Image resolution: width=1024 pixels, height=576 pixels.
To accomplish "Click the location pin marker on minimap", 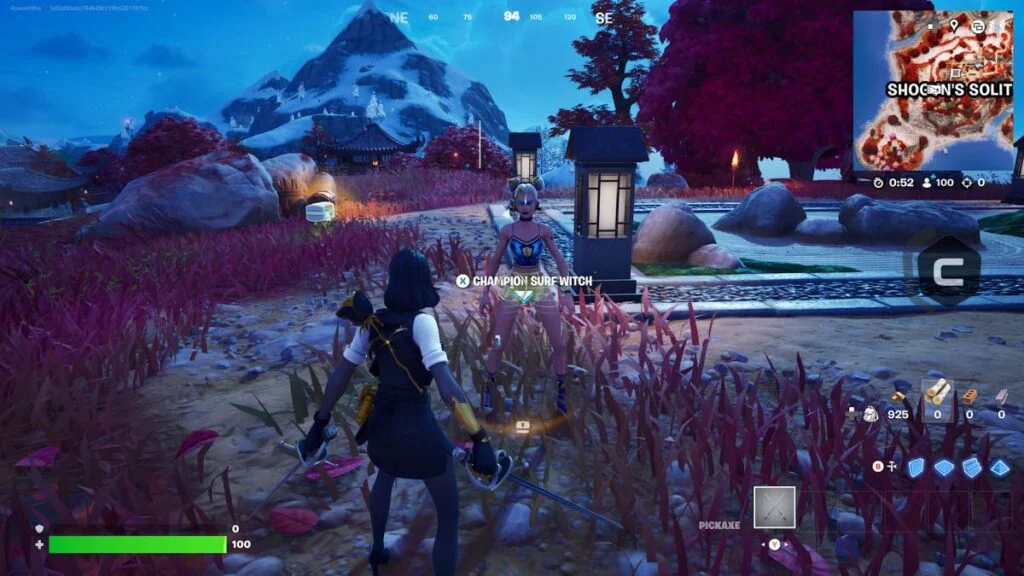I will (x=955, y=25).
